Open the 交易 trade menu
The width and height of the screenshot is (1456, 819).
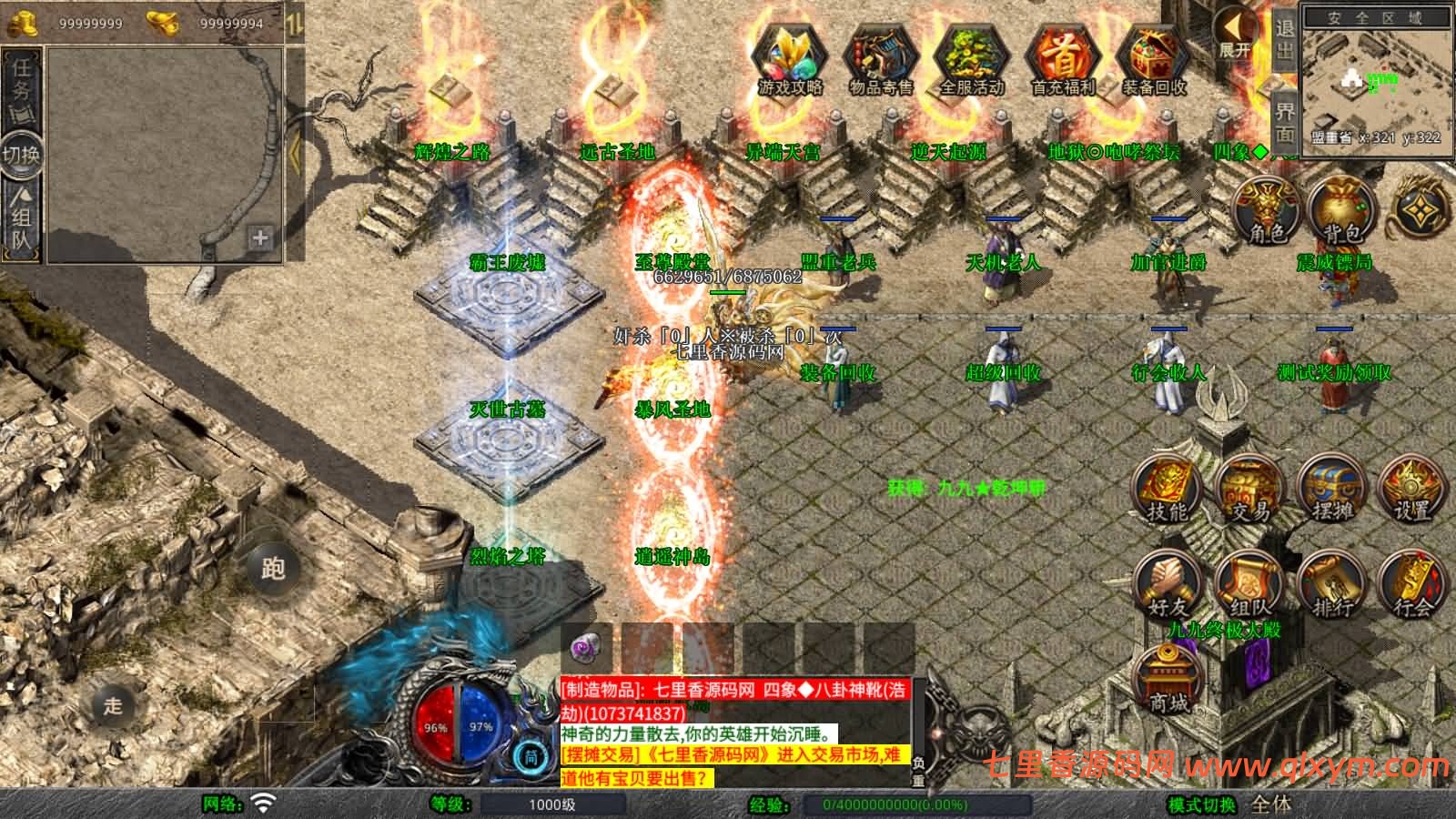pyautogui.click(x=1249, y=490)
